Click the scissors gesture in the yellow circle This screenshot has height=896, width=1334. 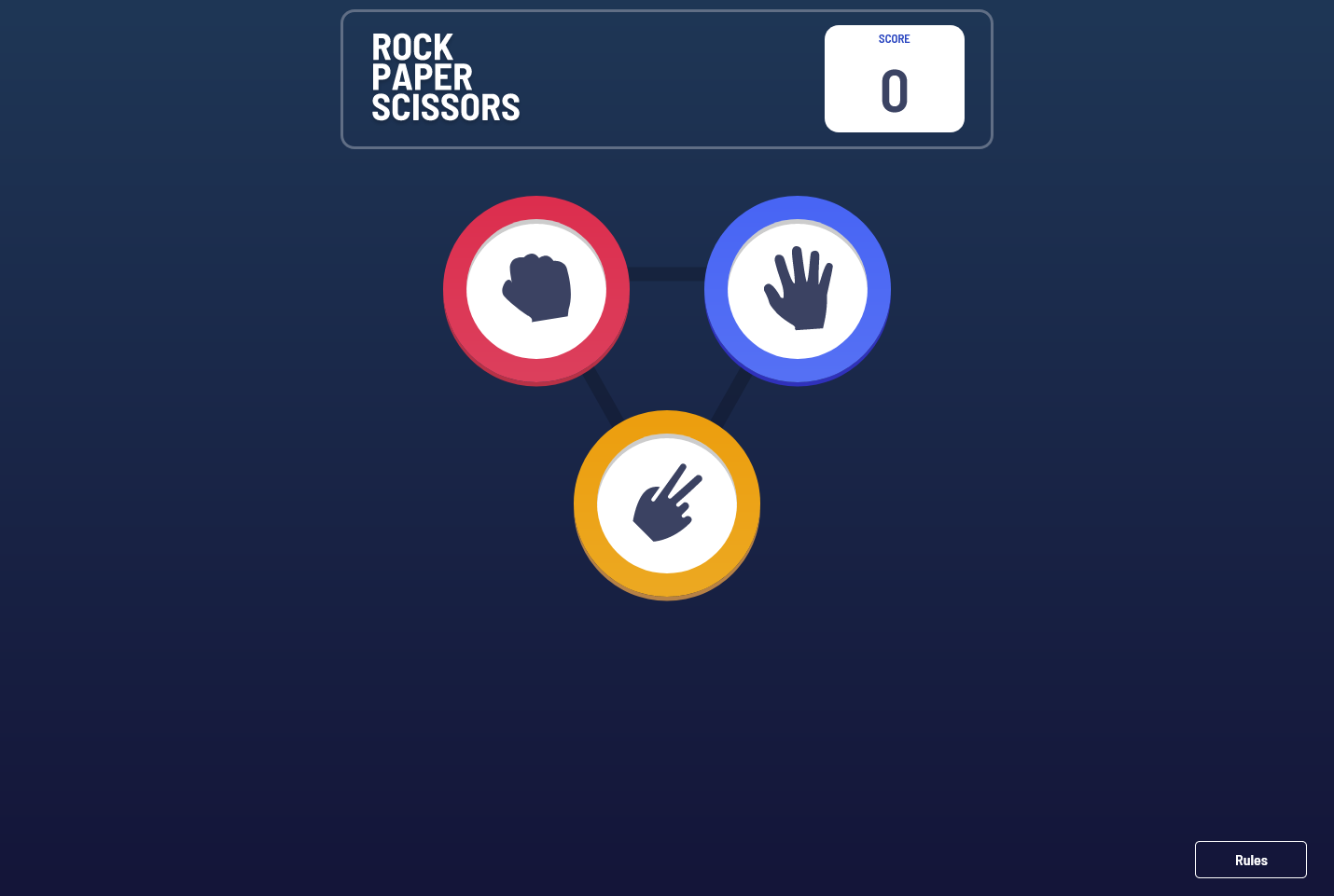[667, 505]
